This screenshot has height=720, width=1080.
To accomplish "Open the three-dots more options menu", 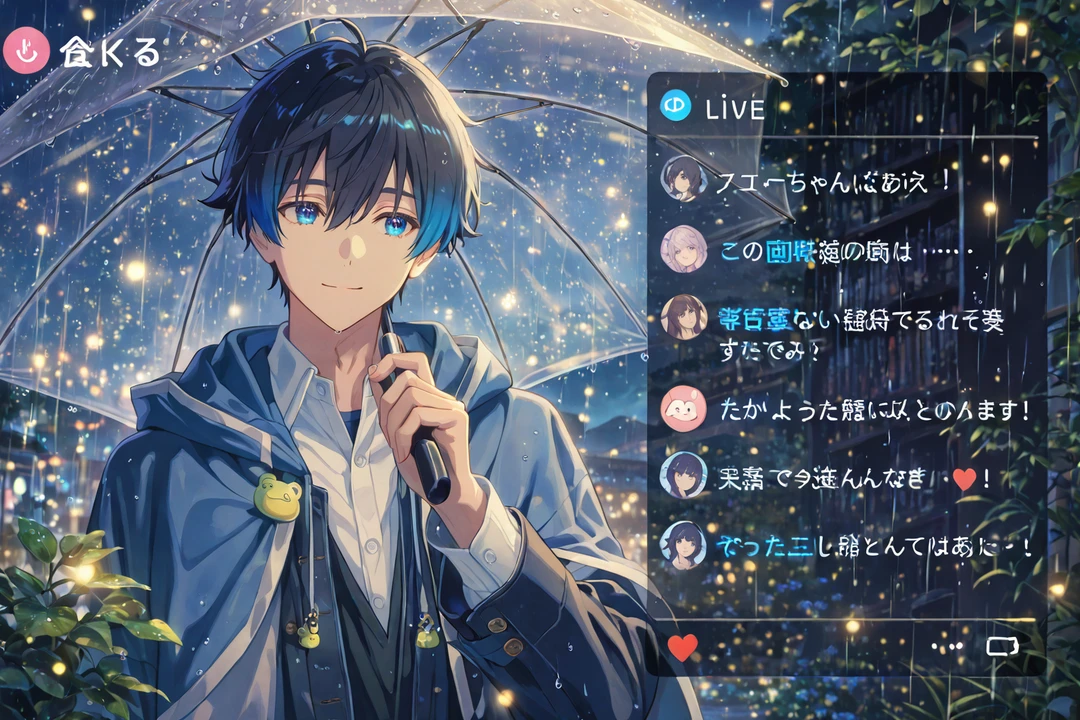I will [946, 647].
